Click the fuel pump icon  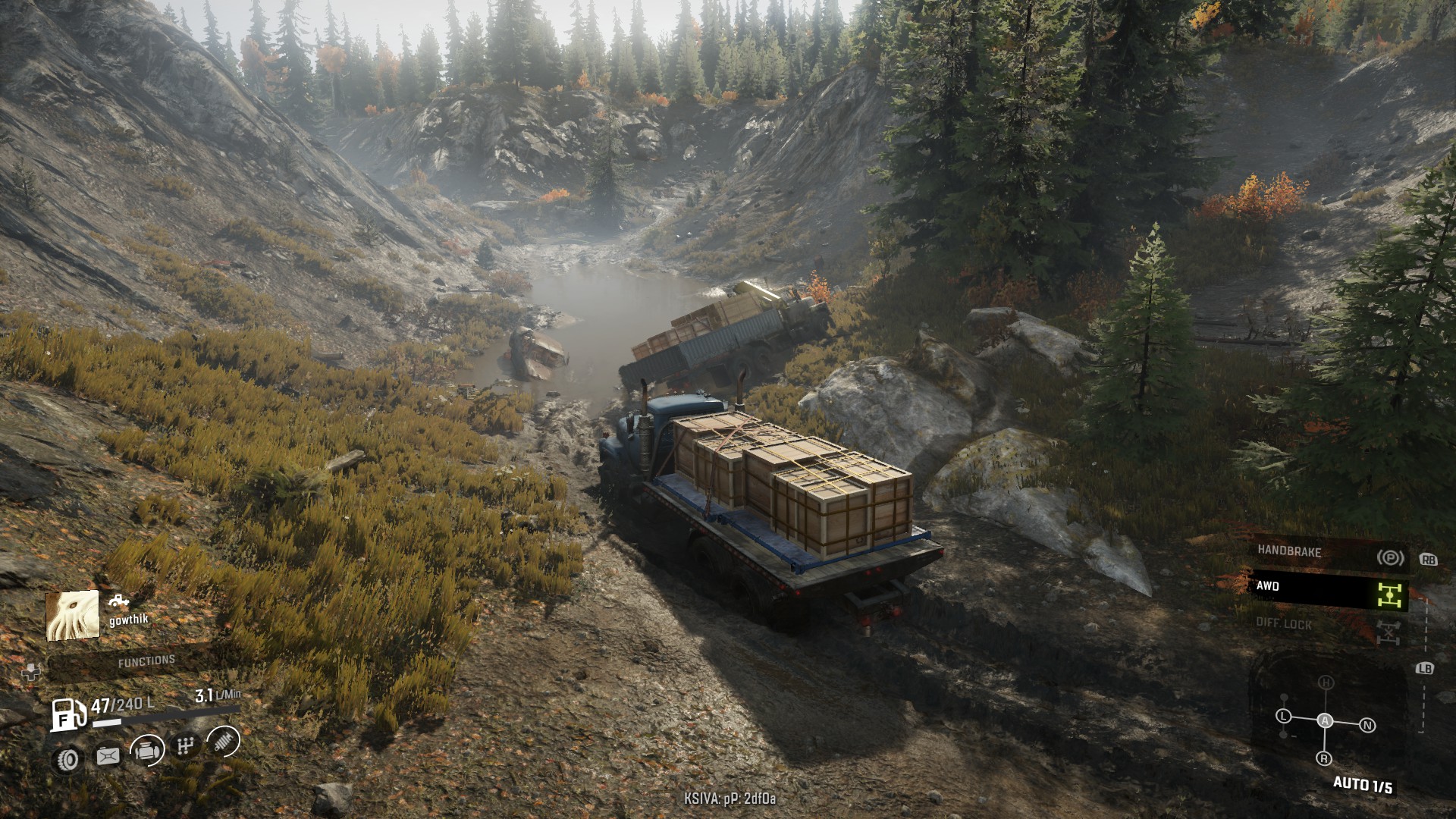pos(68,715)
